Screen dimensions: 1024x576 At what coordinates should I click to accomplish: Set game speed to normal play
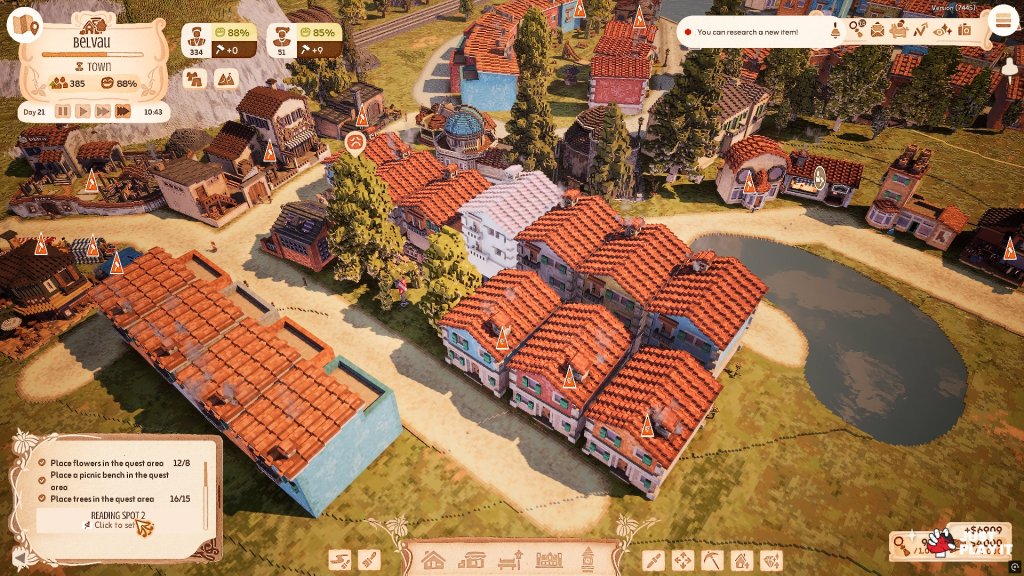(83, 112)
